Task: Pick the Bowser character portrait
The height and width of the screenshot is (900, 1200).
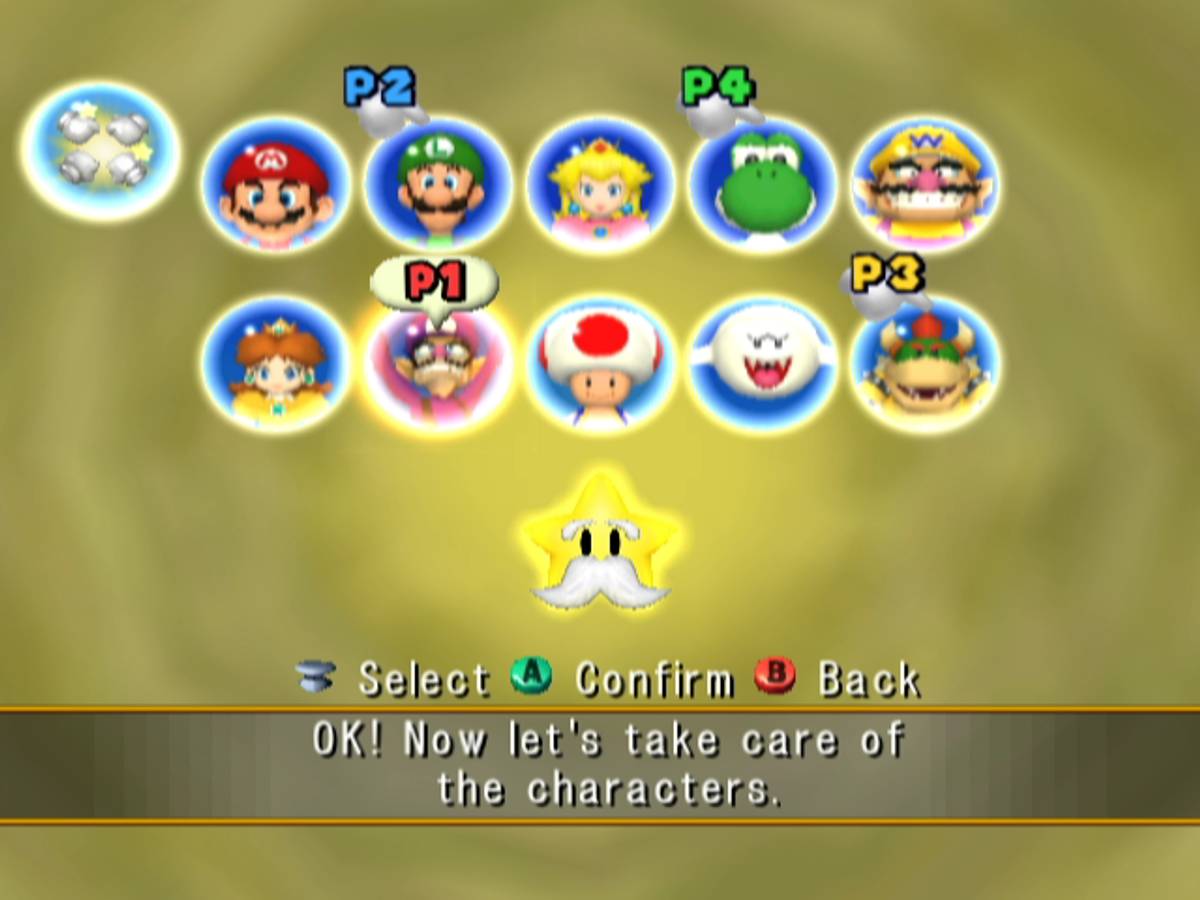Action: point(925,365)
